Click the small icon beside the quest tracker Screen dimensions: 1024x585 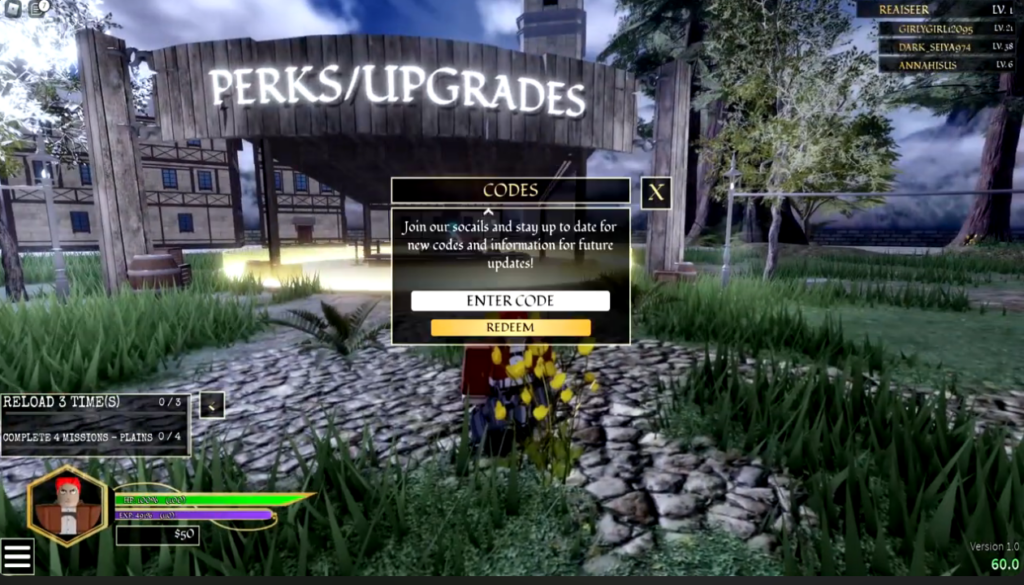(212, 405)
